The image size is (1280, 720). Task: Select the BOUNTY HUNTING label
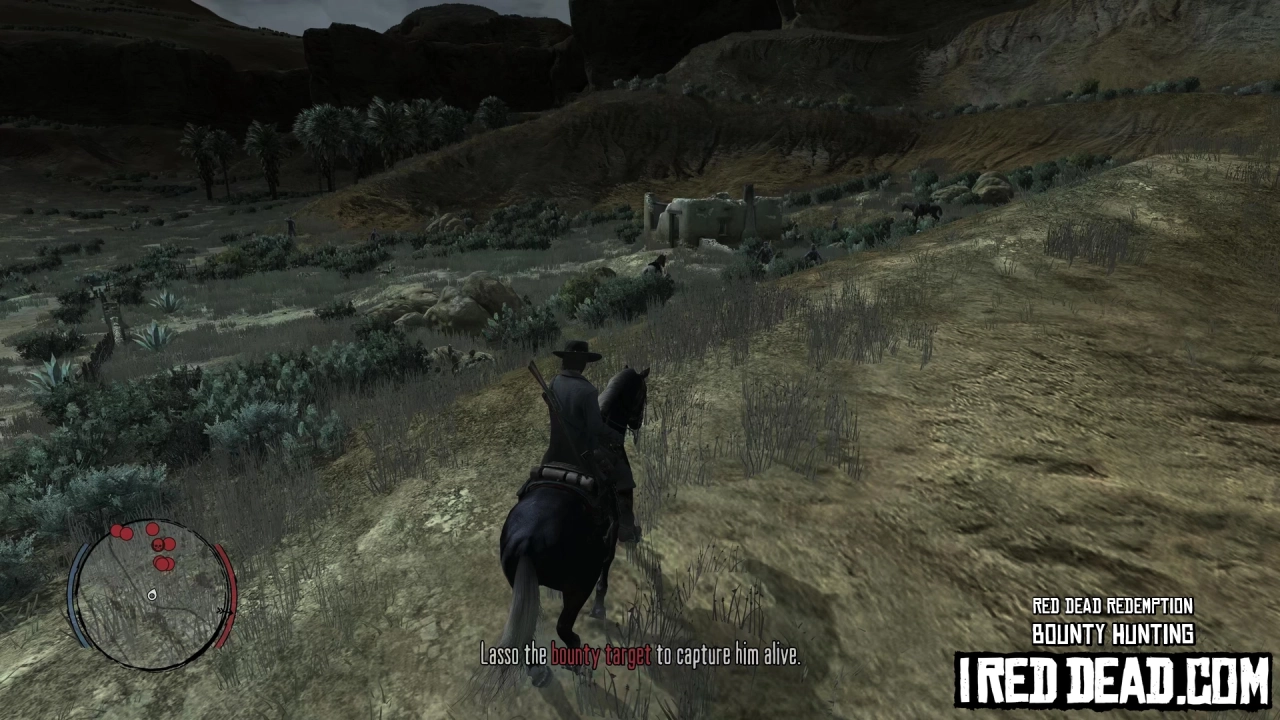(1112, 634)
